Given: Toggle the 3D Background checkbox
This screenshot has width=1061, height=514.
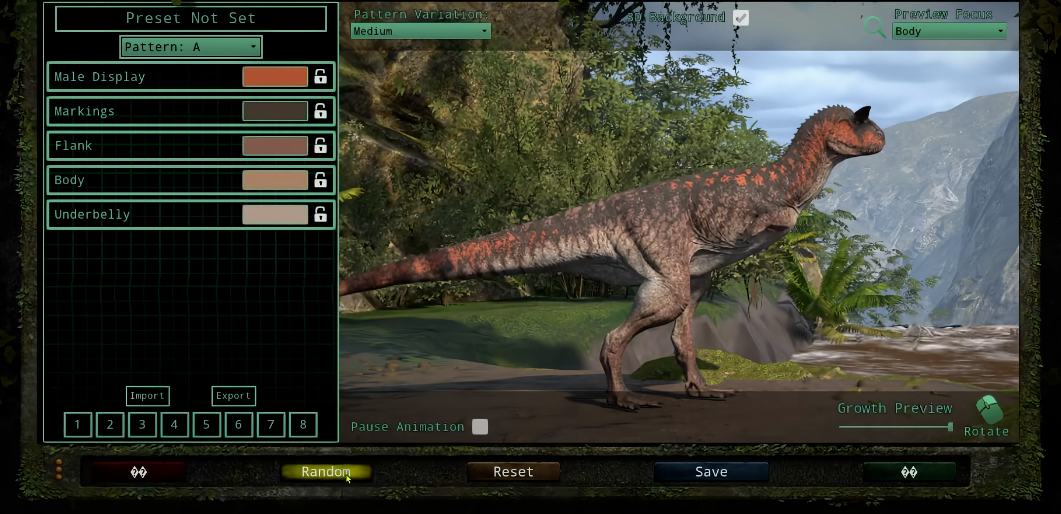Looking at the screenshot, I should point(741,18).
